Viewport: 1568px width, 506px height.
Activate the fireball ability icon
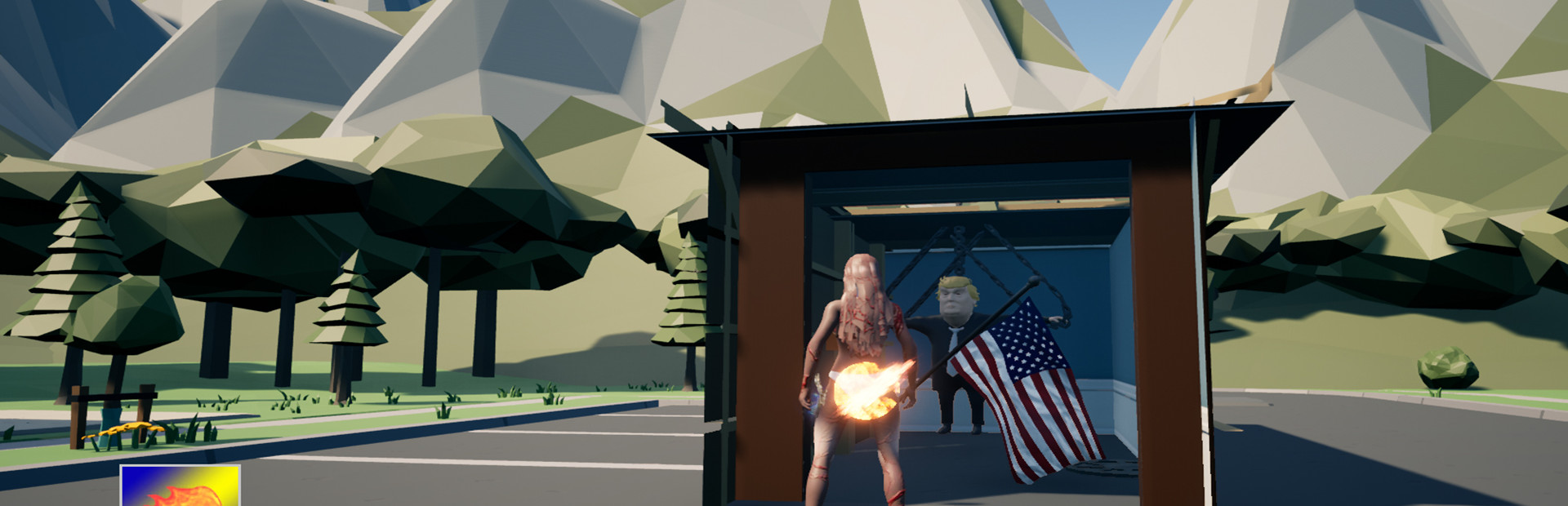click(180, 486)
